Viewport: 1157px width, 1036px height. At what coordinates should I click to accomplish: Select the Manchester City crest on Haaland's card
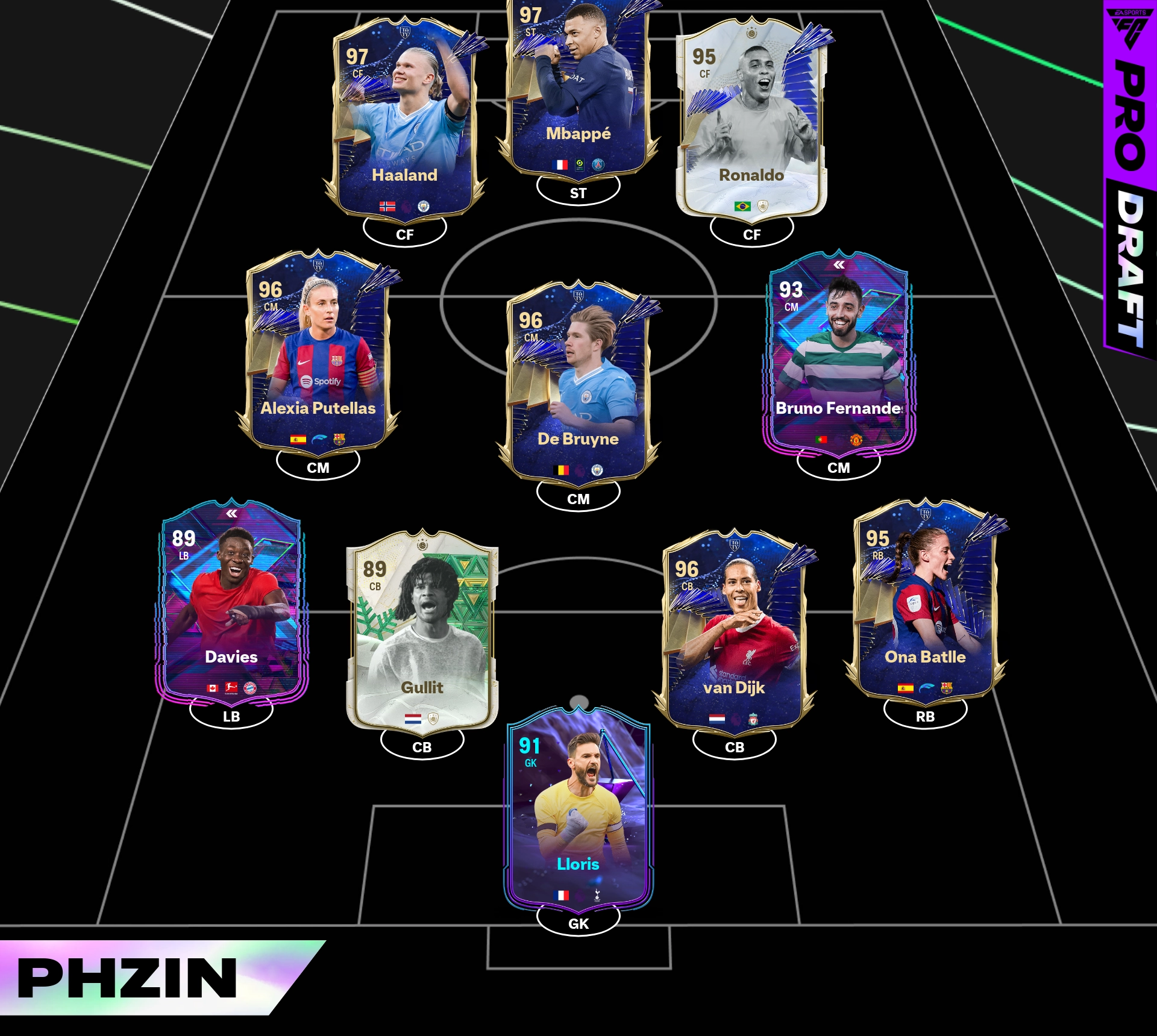click(x=423, y=207)
